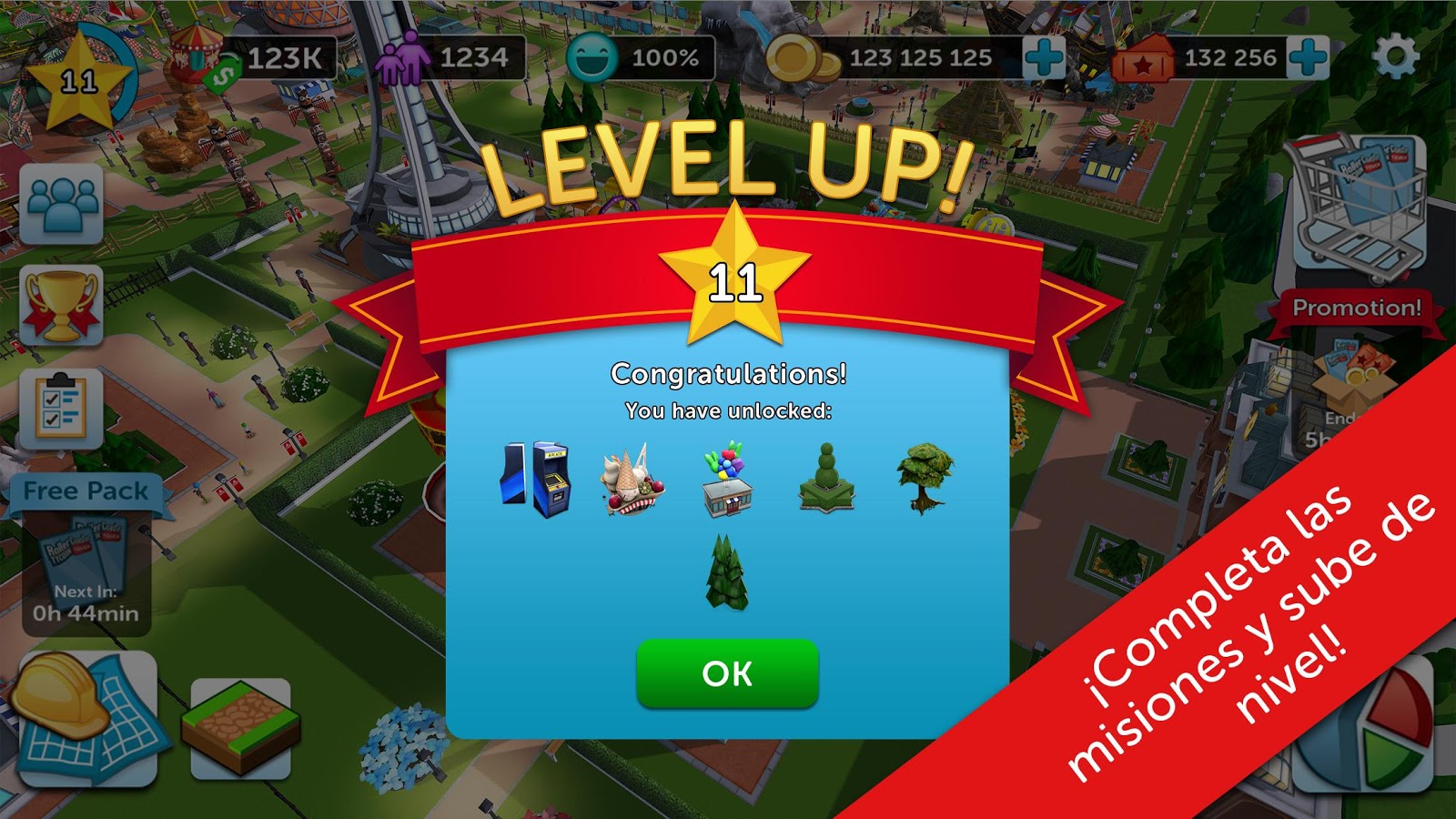Select the unlocked ice cream stand
Screen dimensions: 1456x819
(630, 480)
